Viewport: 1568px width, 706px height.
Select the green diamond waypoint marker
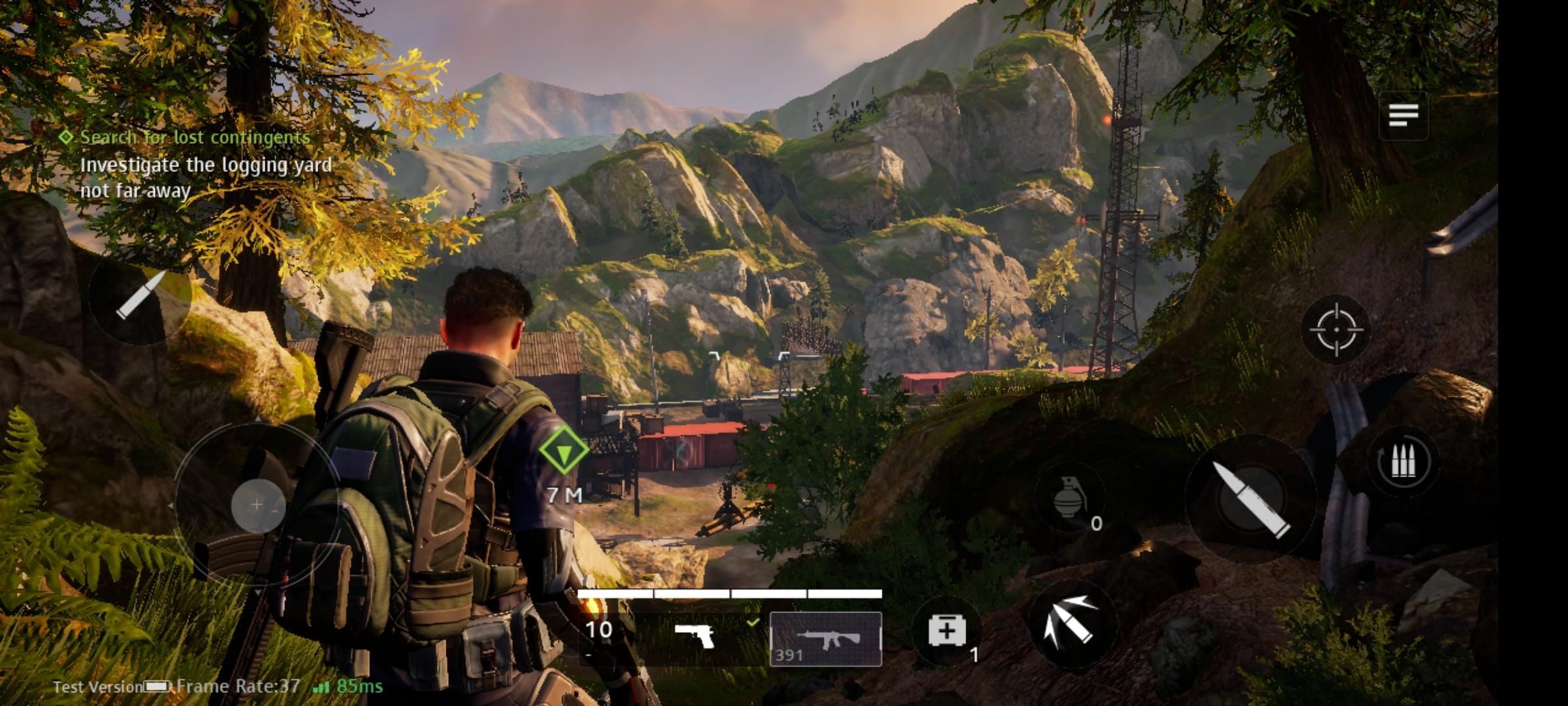pyautogui.click(x=563, y=450)
